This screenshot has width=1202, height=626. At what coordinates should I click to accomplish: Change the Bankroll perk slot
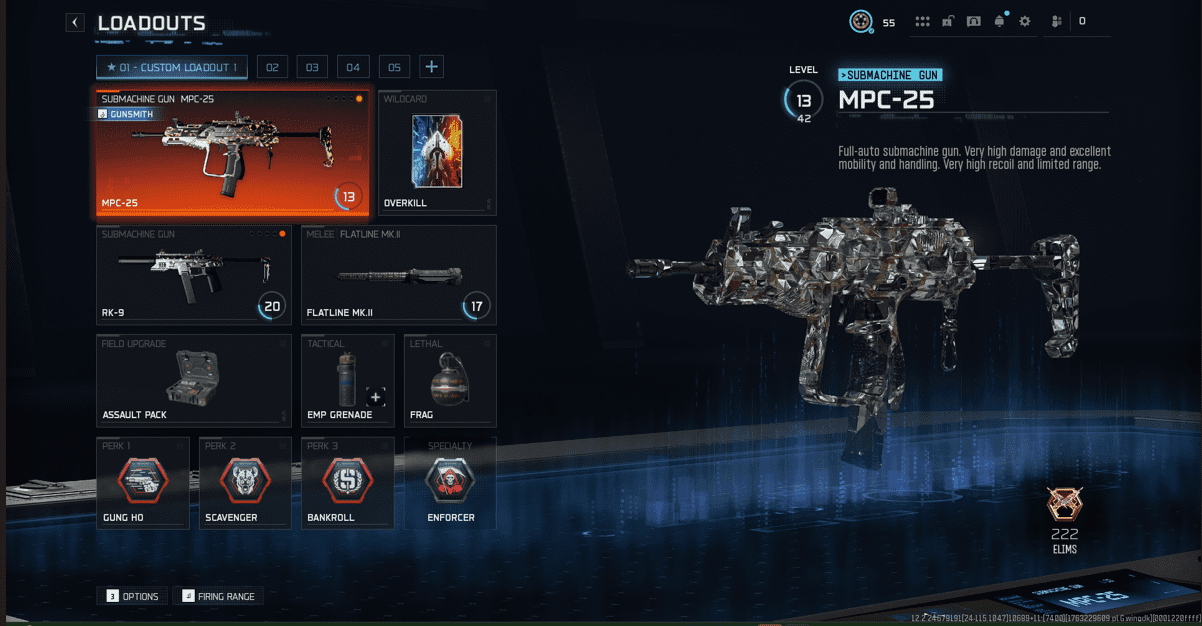(347, 483)
